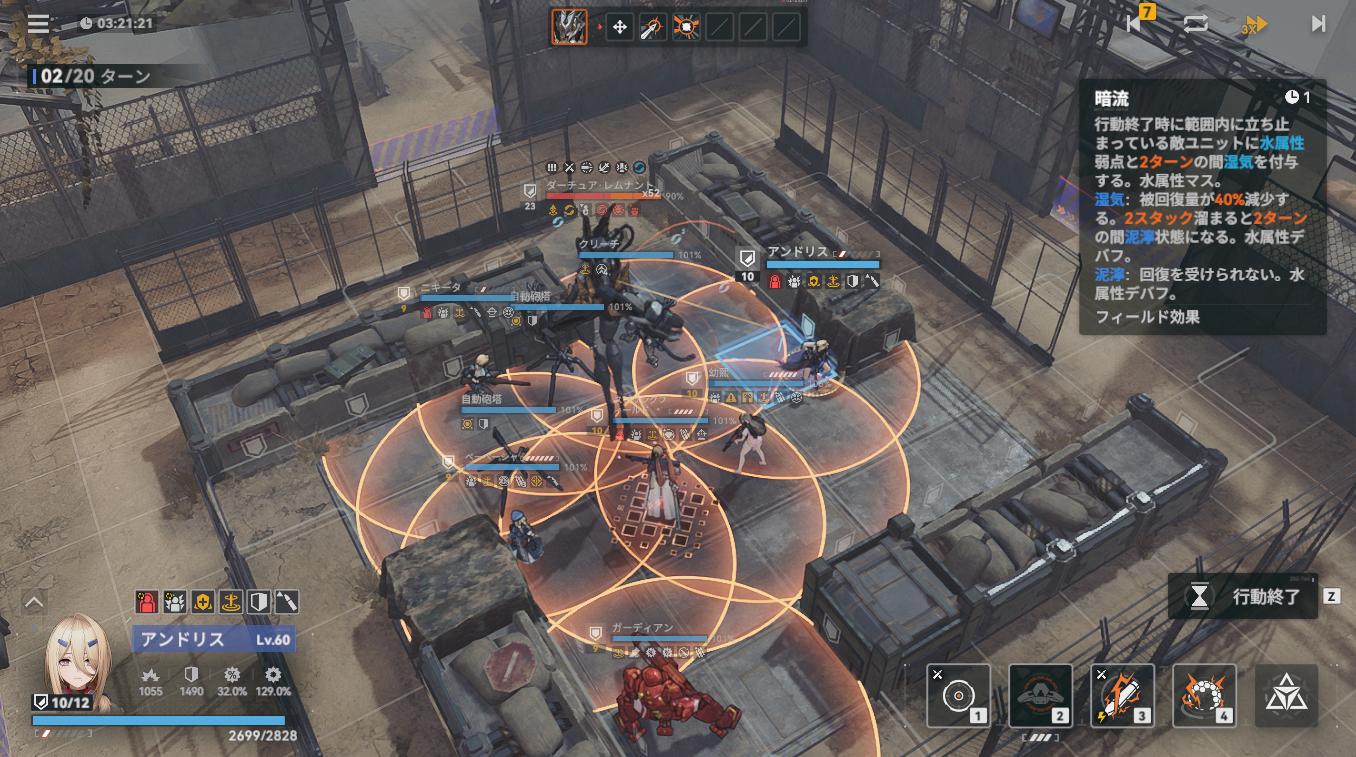Open the 暗流 field effect panel
Image resolution: width=1356 pixels, height=757 pixels.
click(1202, 205)
